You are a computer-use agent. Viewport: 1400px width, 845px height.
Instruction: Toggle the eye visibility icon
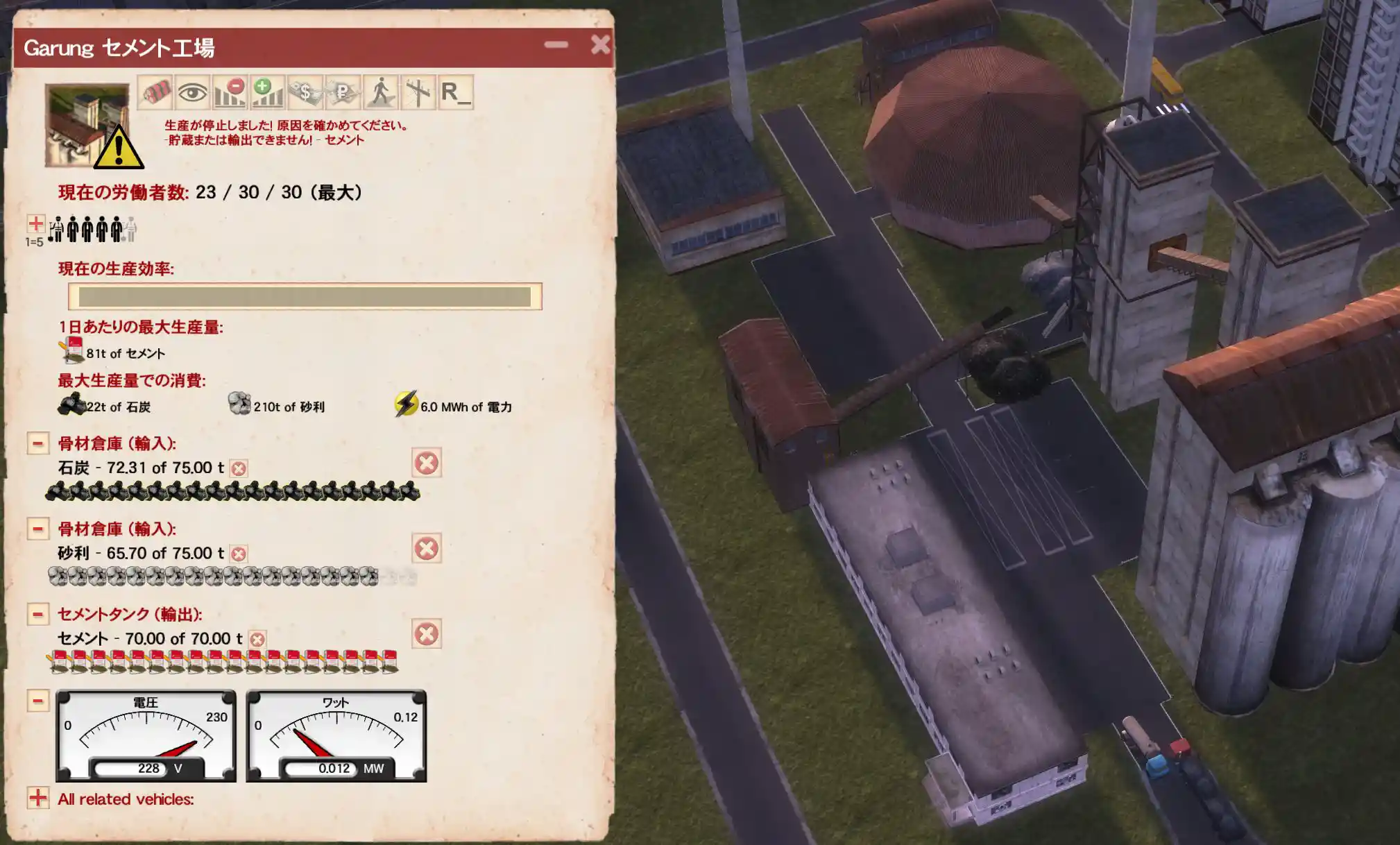pos(192,92)
